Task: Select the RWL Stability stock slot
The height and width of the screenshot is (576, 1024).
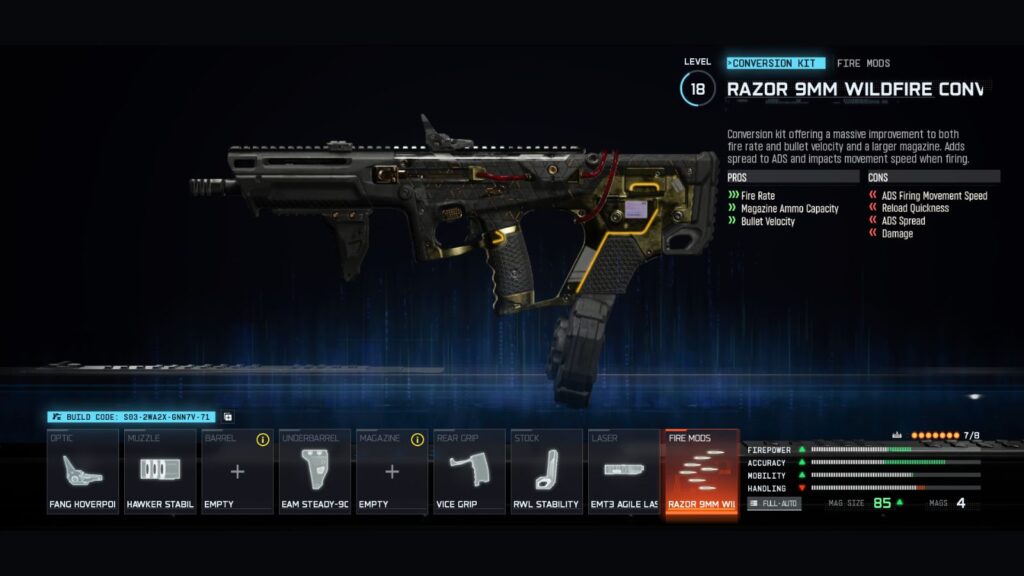Action: tap(546, 471)
